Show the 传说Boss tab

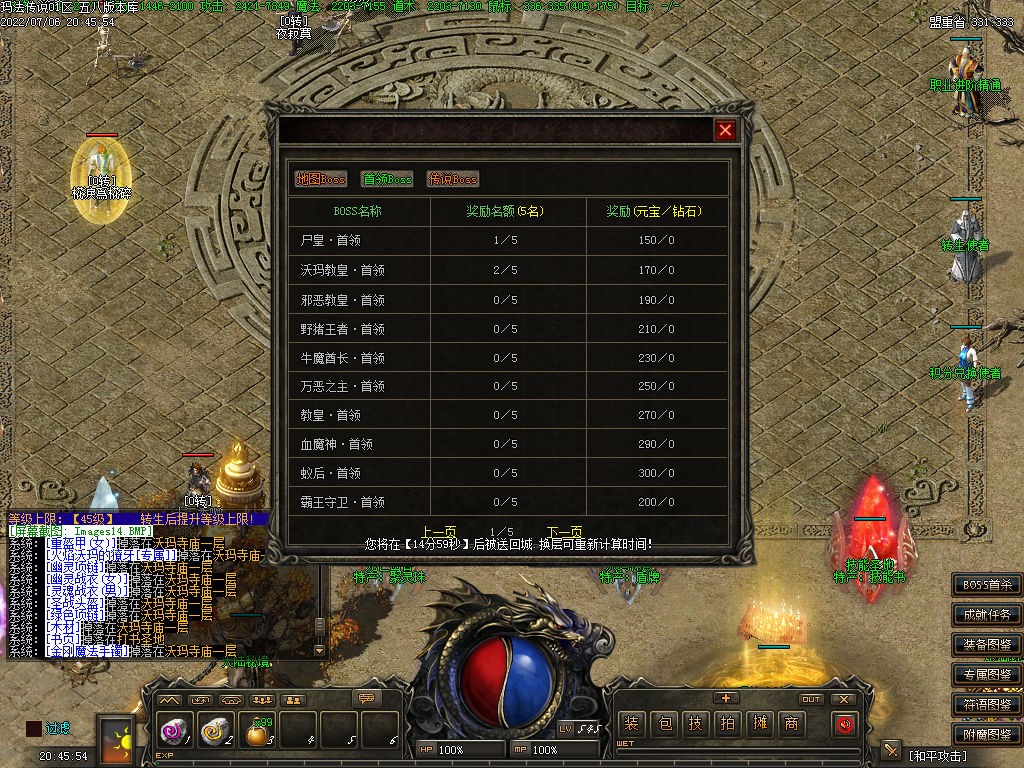coord(453,179)
